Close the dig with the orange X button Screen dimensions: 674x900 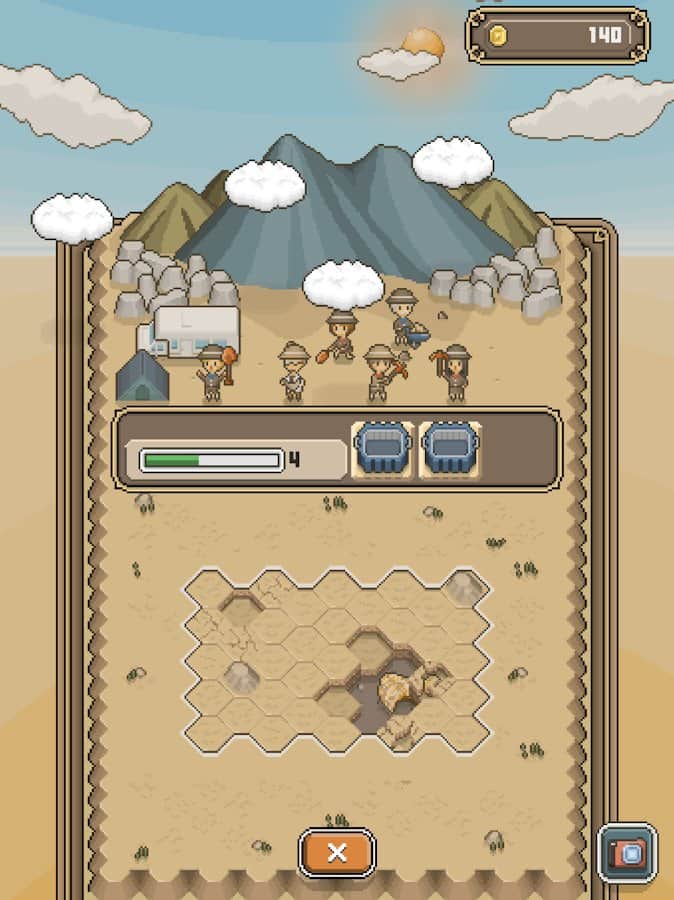pyautogui.click(x=337, y=853)
